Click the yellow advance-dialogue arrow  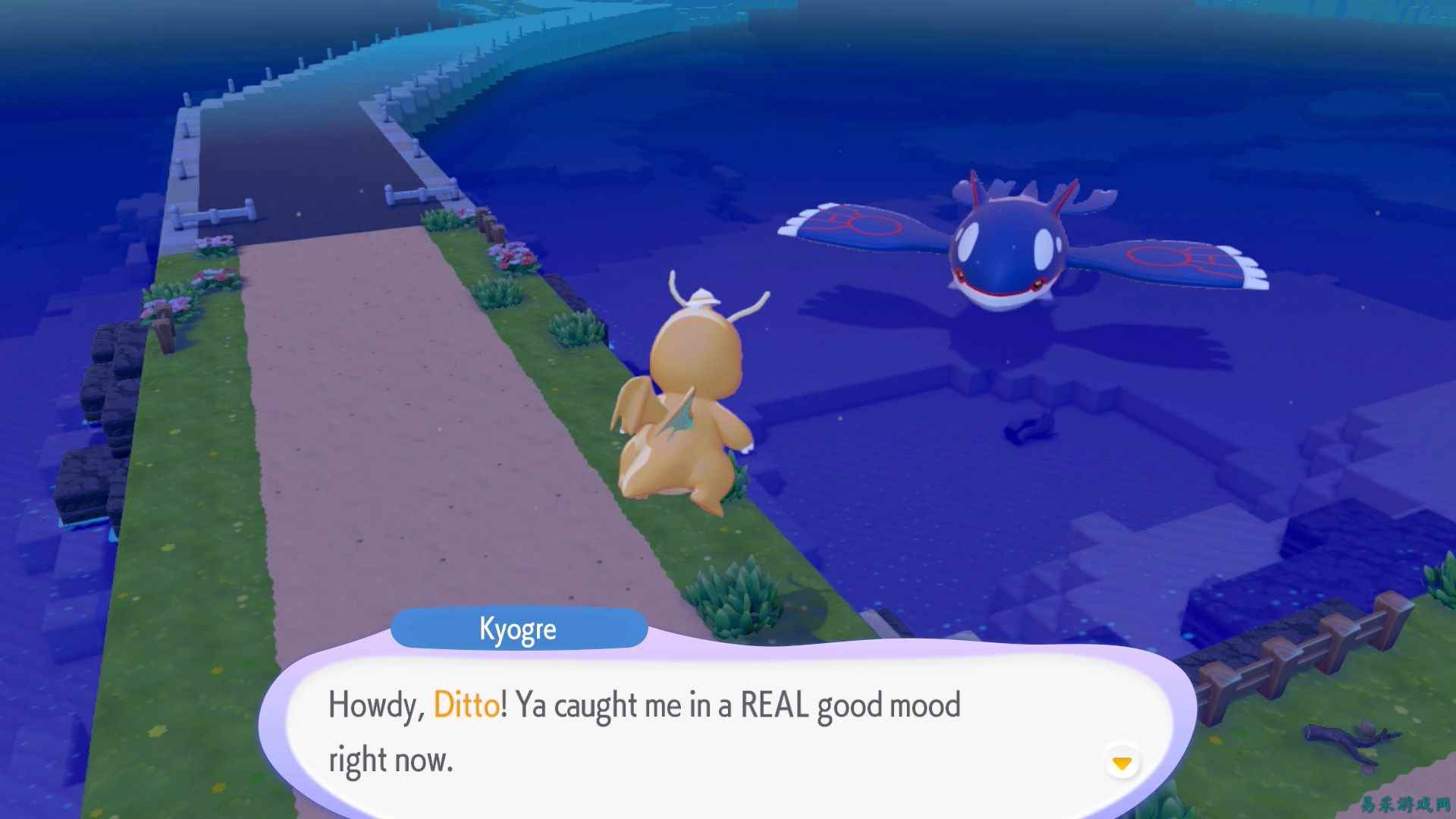(x=1122, y=764)
